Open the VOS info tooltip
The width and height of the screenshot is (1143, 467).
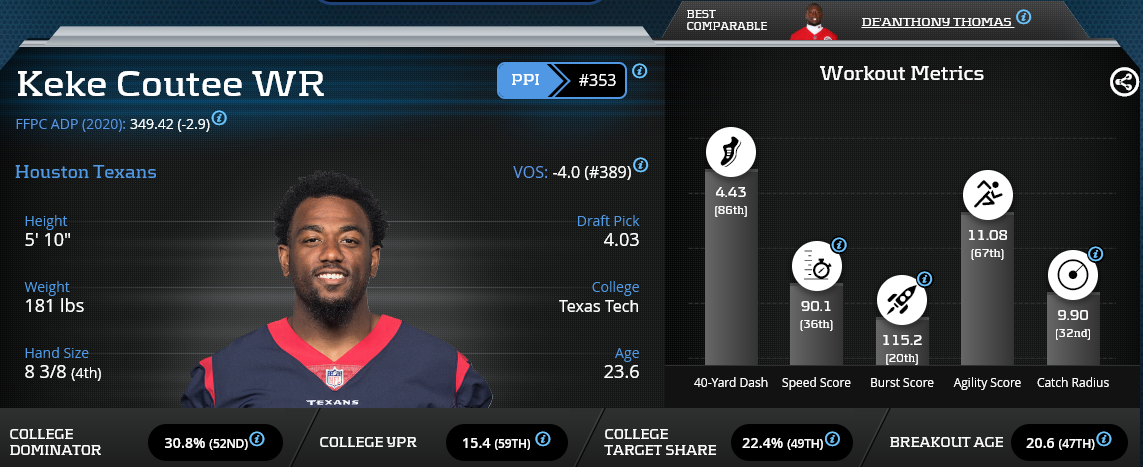(640, 165)
